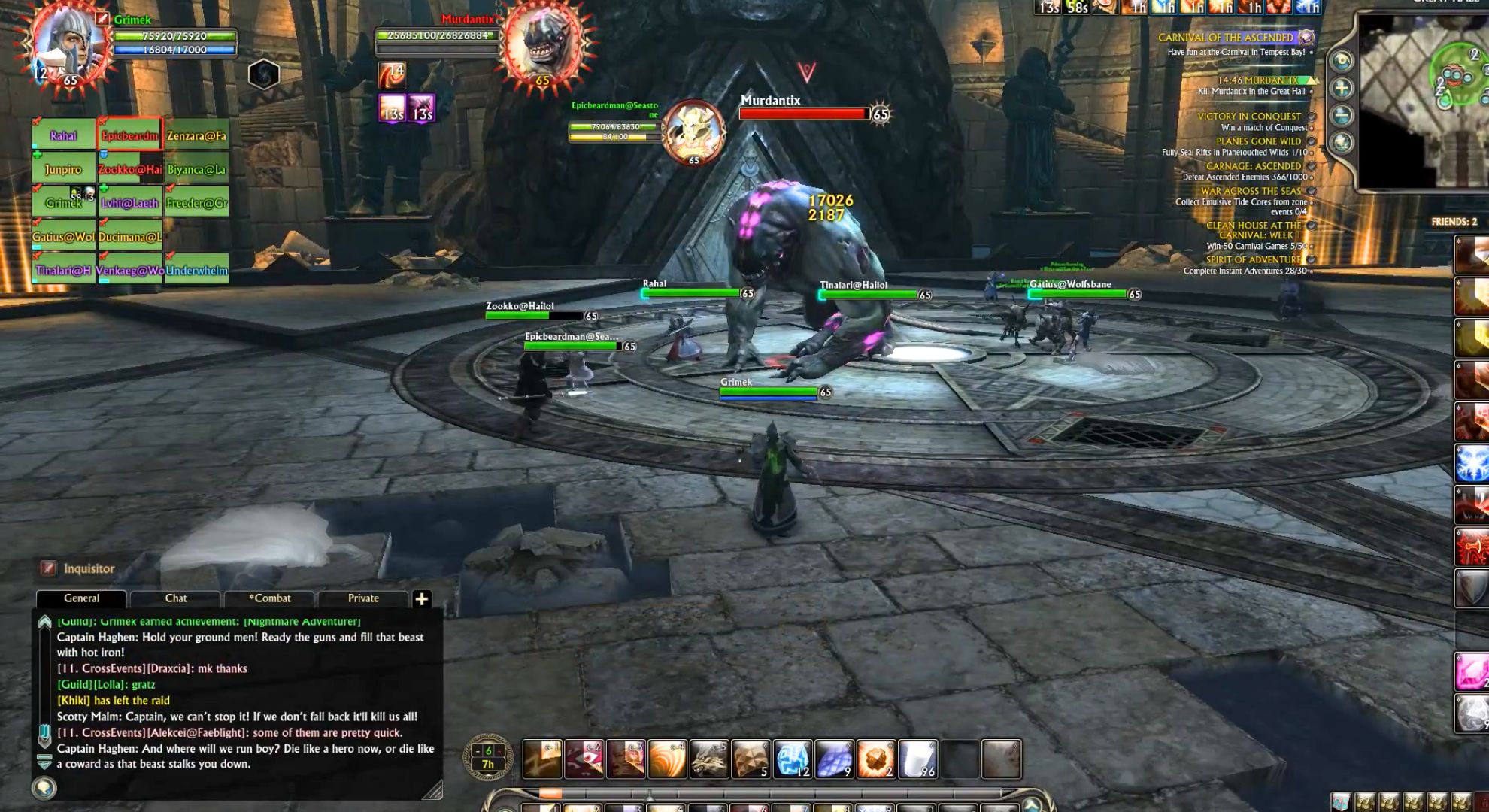Select the Private chat tab
The image size is (1489, 812).
point(363,598)
